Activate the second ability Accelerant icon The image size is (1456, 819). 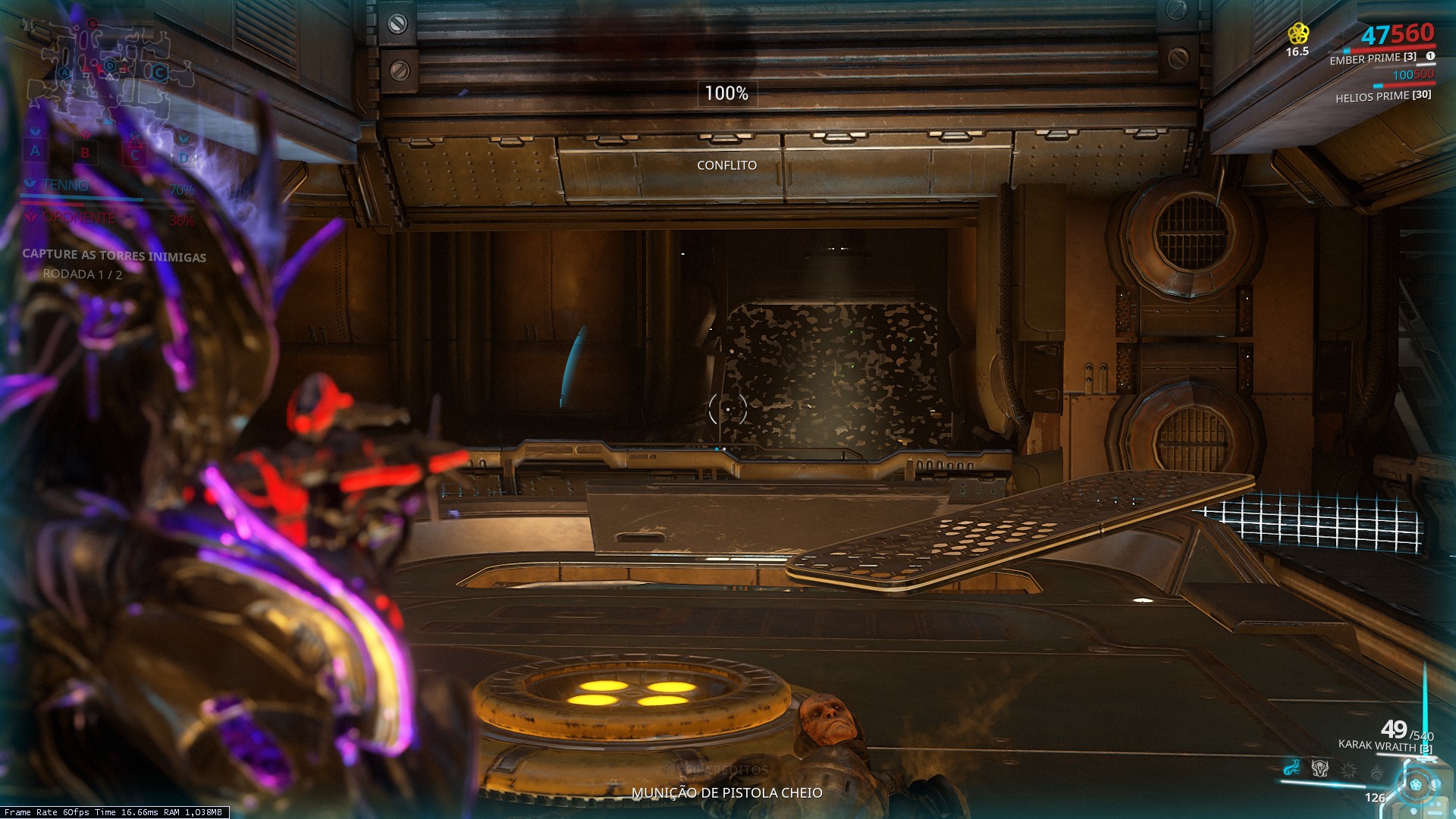coord(1319,768)
